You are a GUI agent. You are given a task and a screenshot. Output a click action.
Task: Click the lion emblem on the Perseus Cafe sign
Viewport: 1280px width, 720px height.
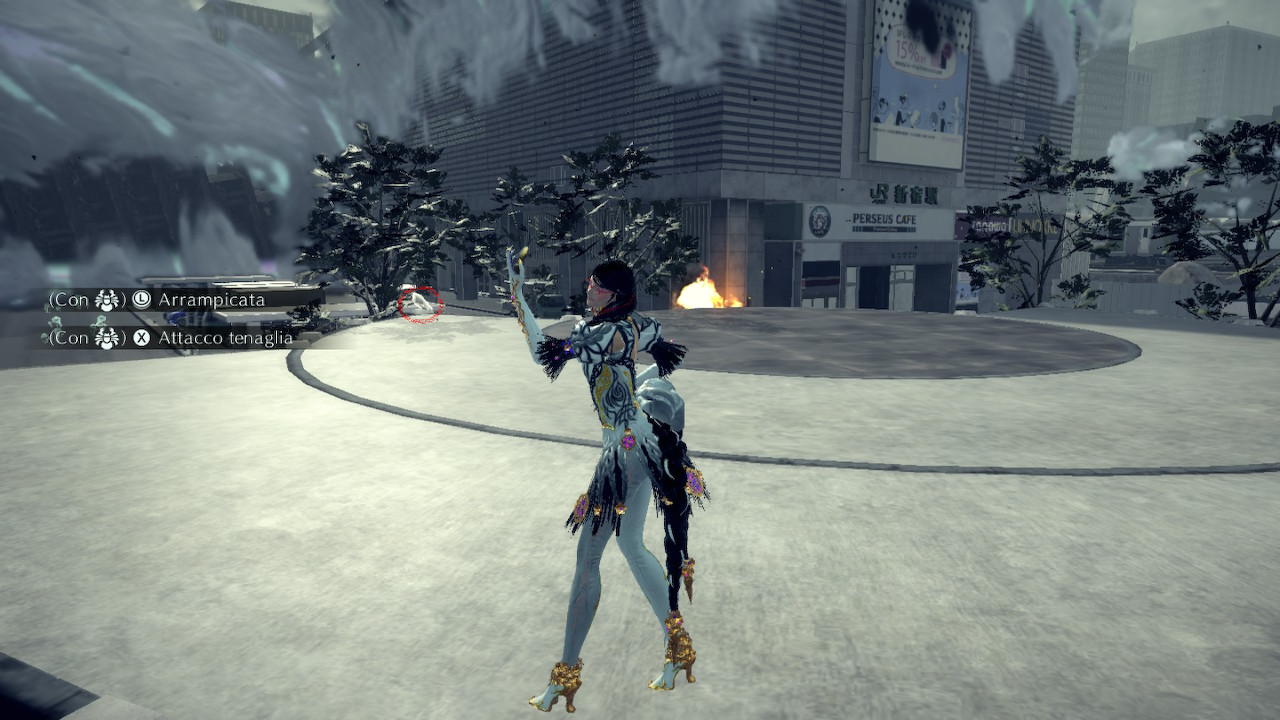820,221
